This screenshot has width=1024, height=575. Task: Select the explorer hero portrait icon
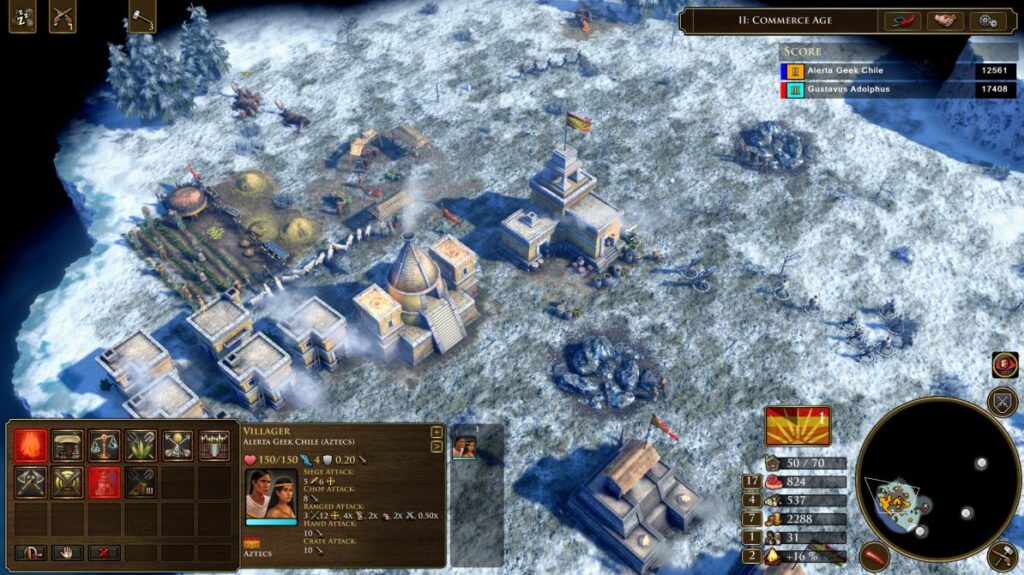(x=1004, y=365)
